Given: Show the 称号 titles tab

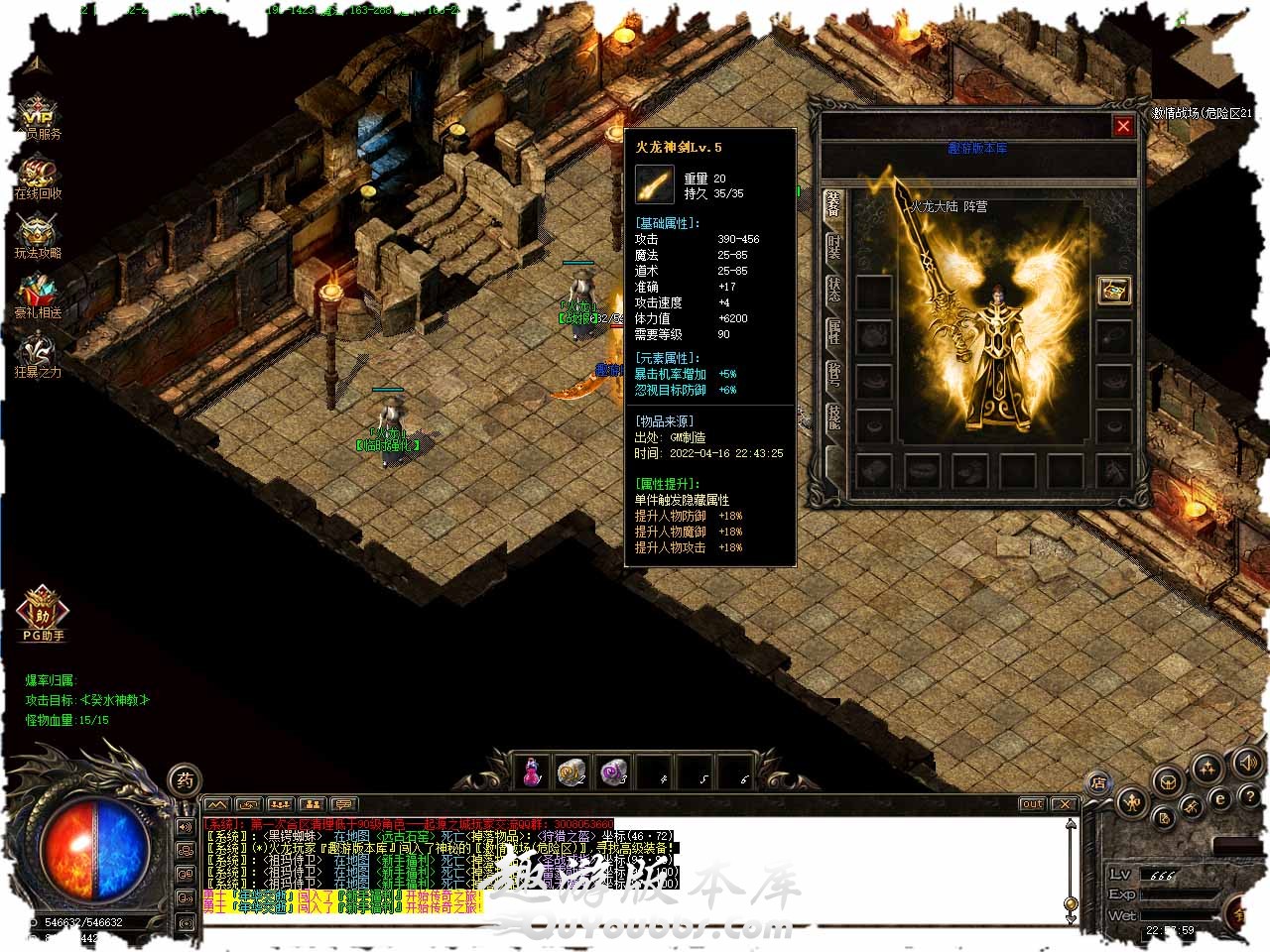Looking at the screenshot, I should (x=833, y=377).
